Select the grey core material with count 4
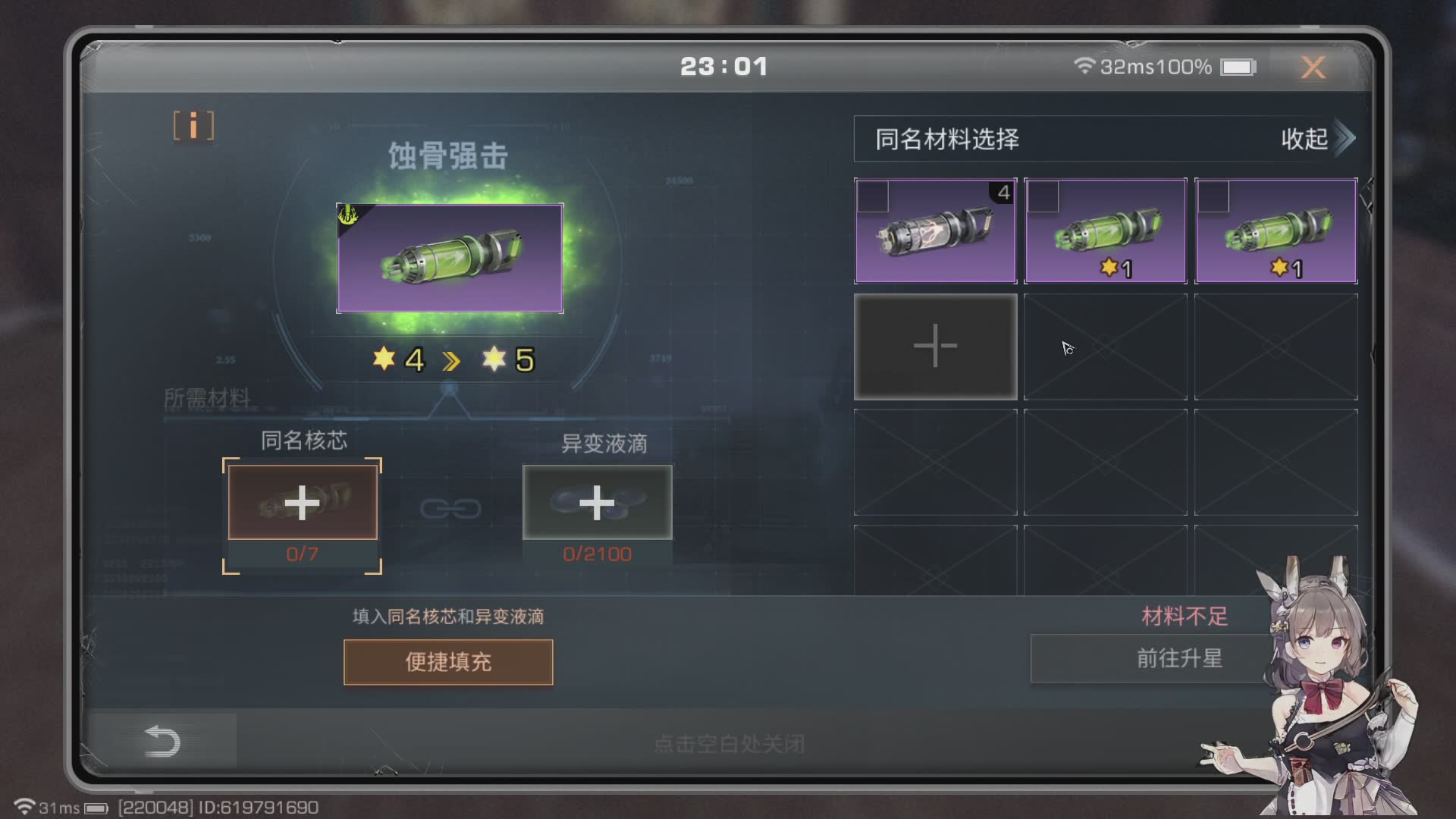The width and height of the screenshot is (1456, 819). [x=935, y=231]
